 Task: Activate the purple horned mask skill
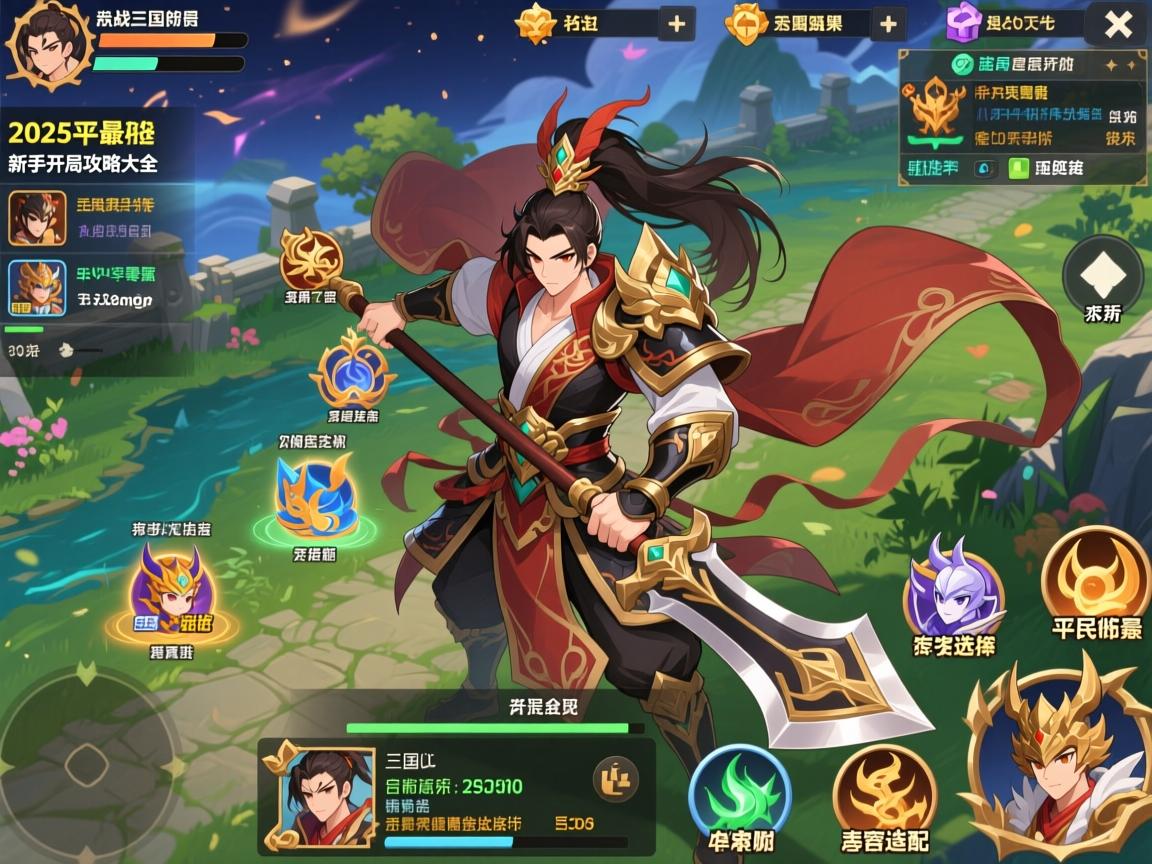(953, 592)
